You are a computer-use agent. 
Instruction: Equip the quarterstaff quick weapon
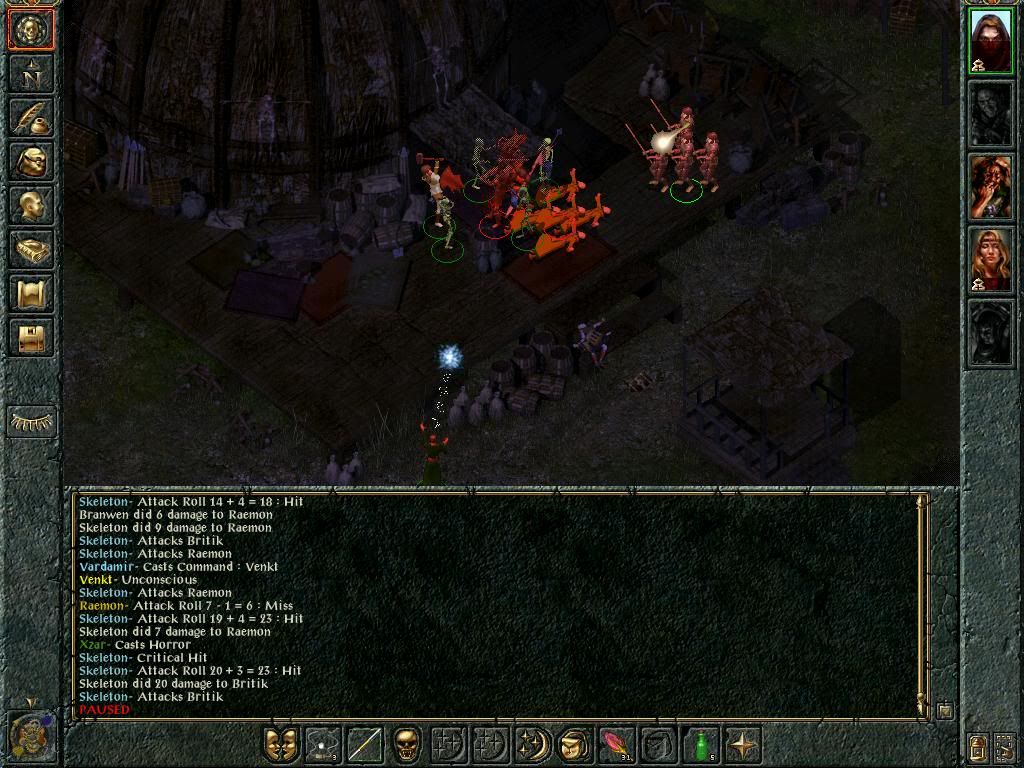point(365,745)
